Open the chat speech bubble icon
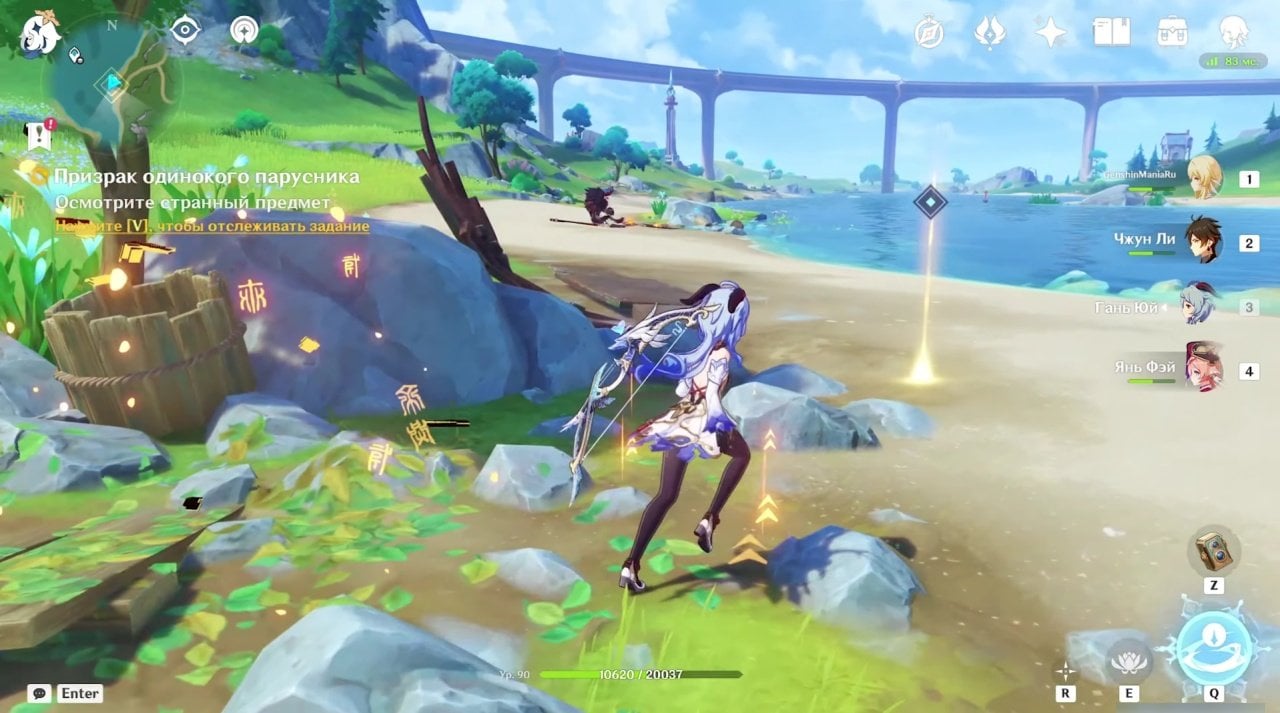 tap(39, 693)
